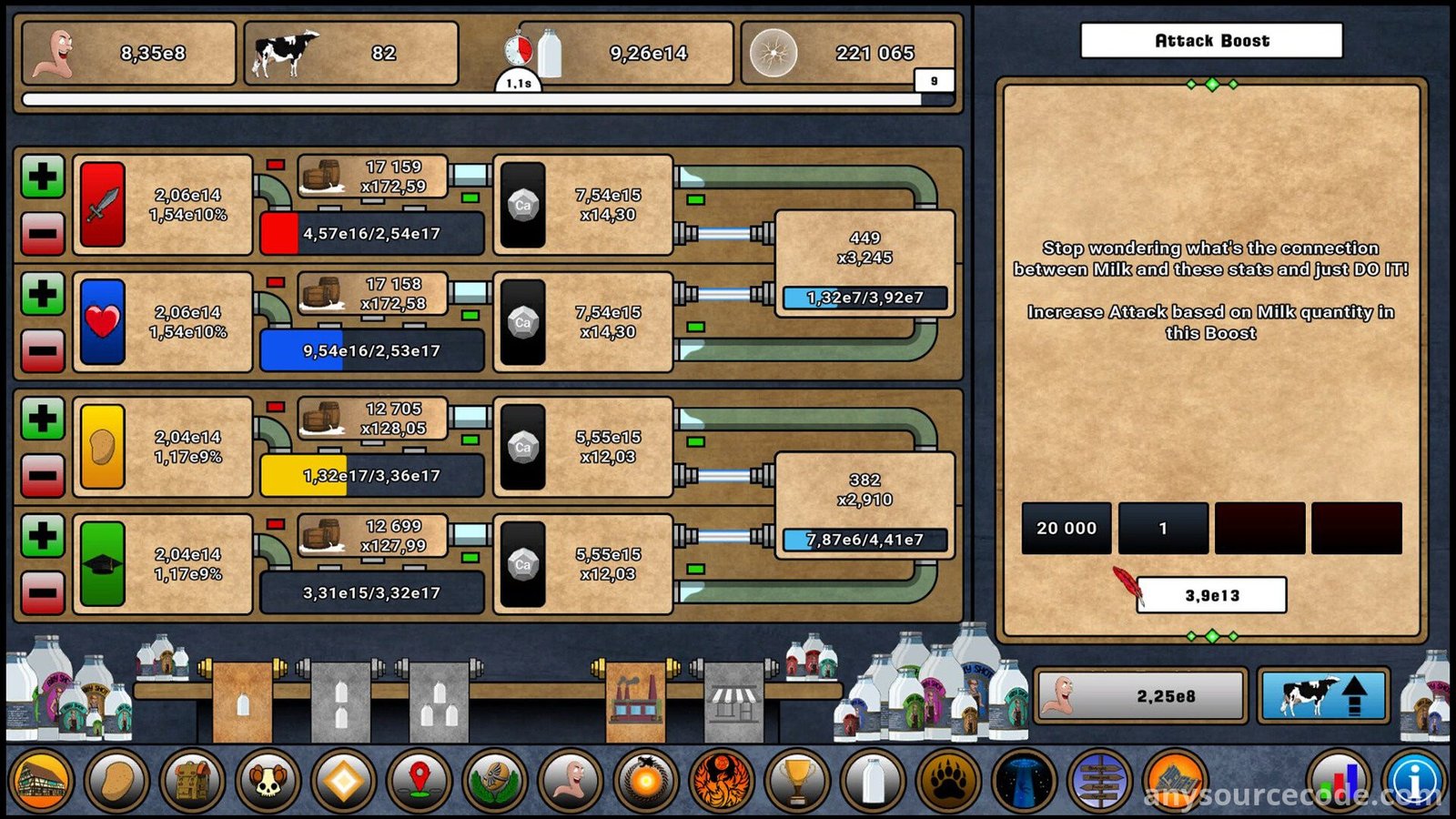Screen dimensions: 1456x819
Task: Click the plus button beside the yellow potato stat
Action: click(42, 419)
